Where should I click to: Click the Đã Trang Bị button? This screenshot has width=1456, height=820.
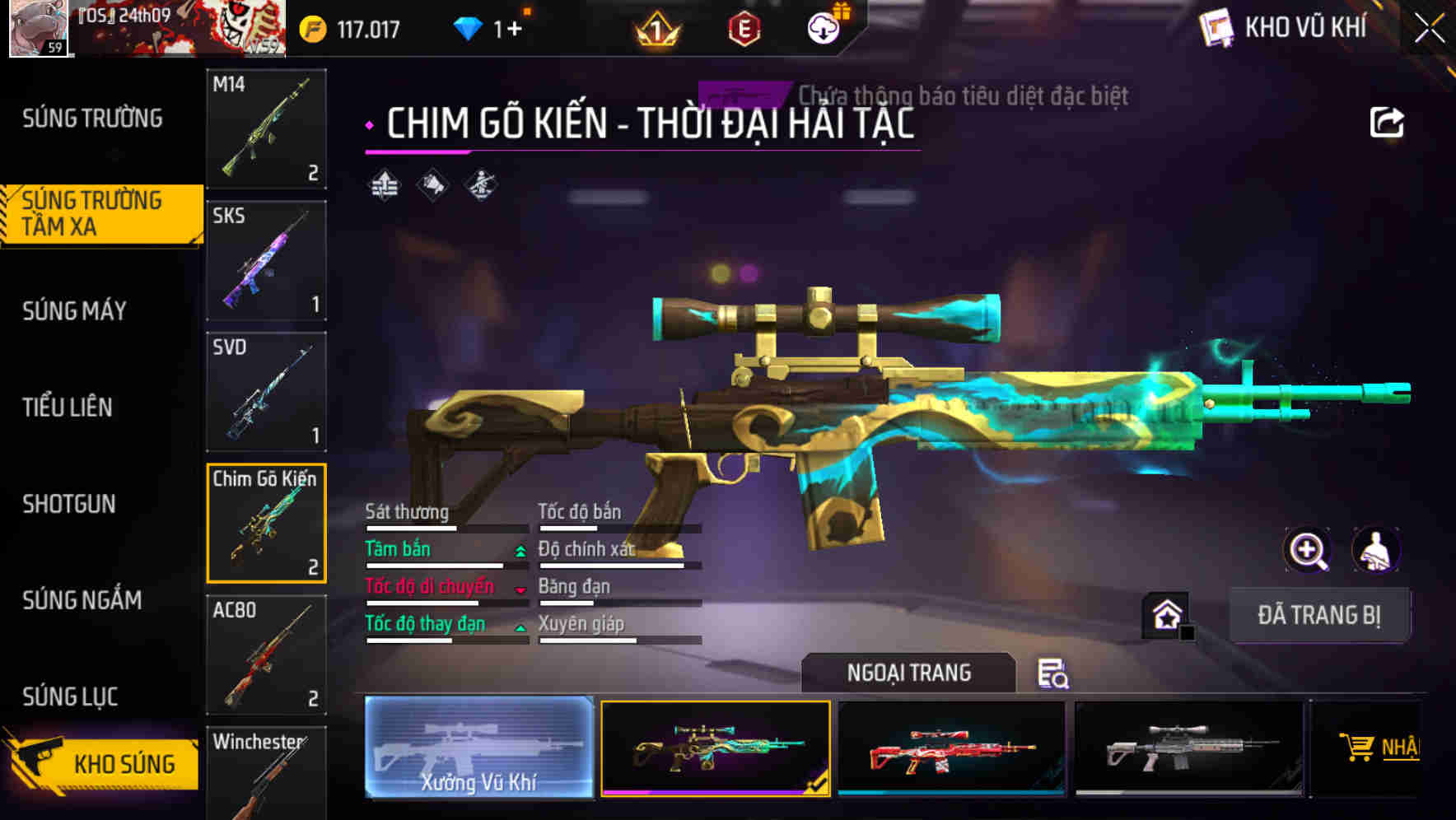(x=1319, y=614)
